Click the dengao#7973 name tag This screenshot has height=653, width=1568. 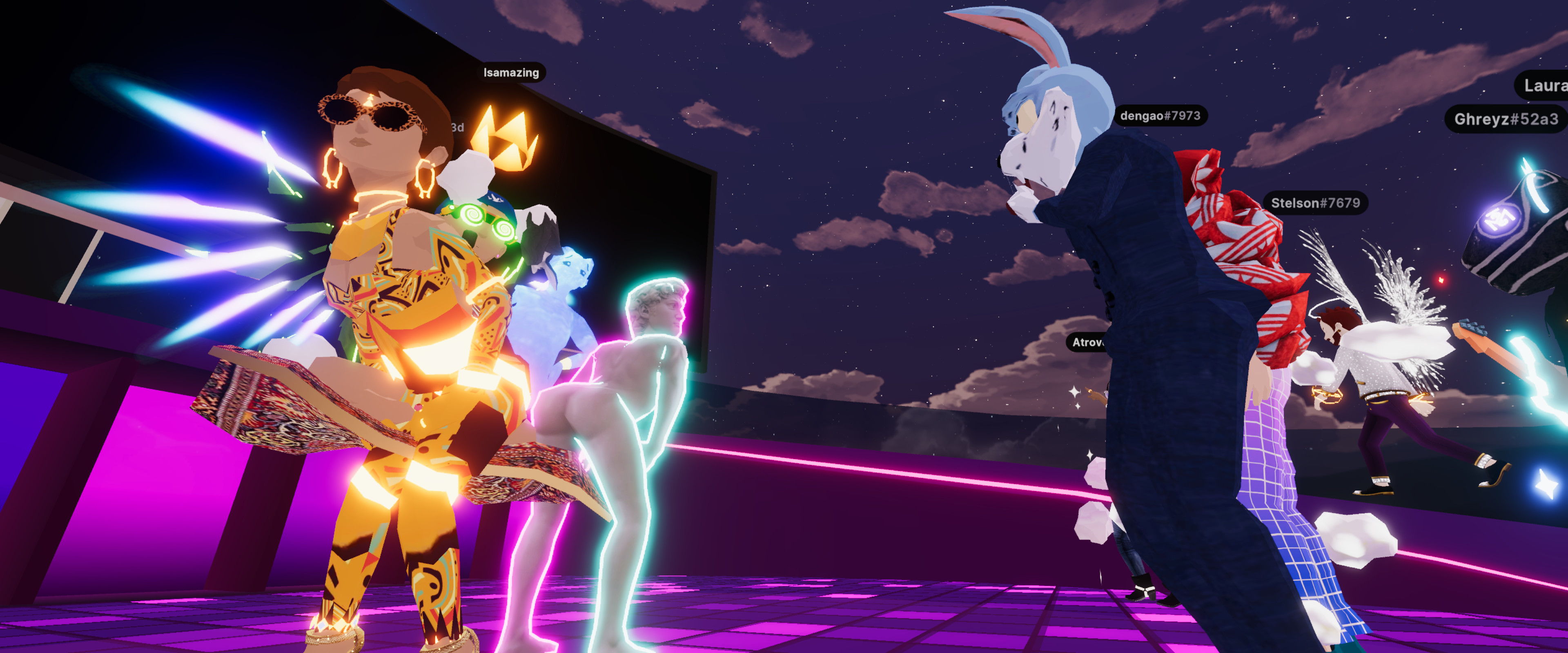pos(1160,115)
